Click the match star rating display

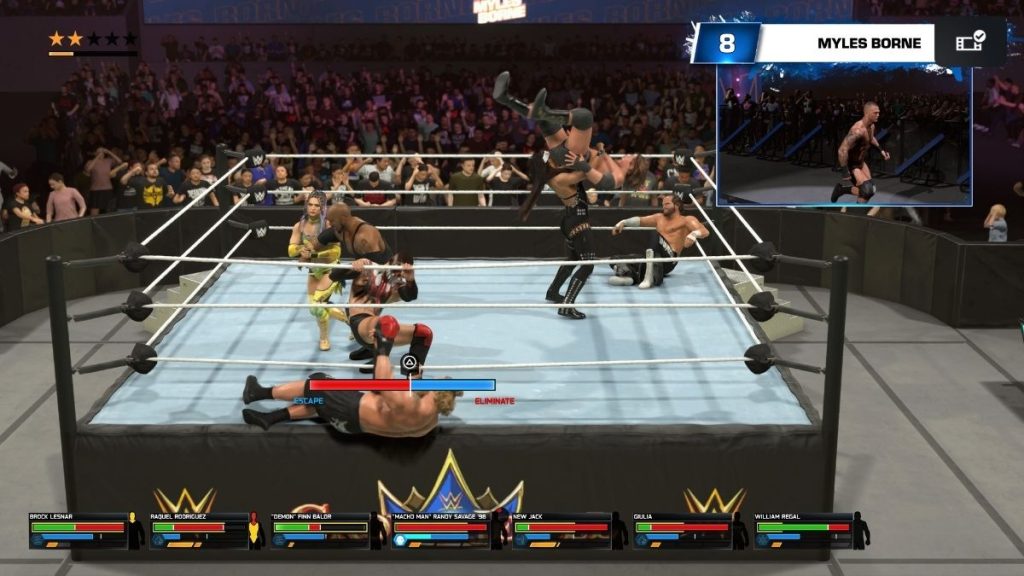92,39
